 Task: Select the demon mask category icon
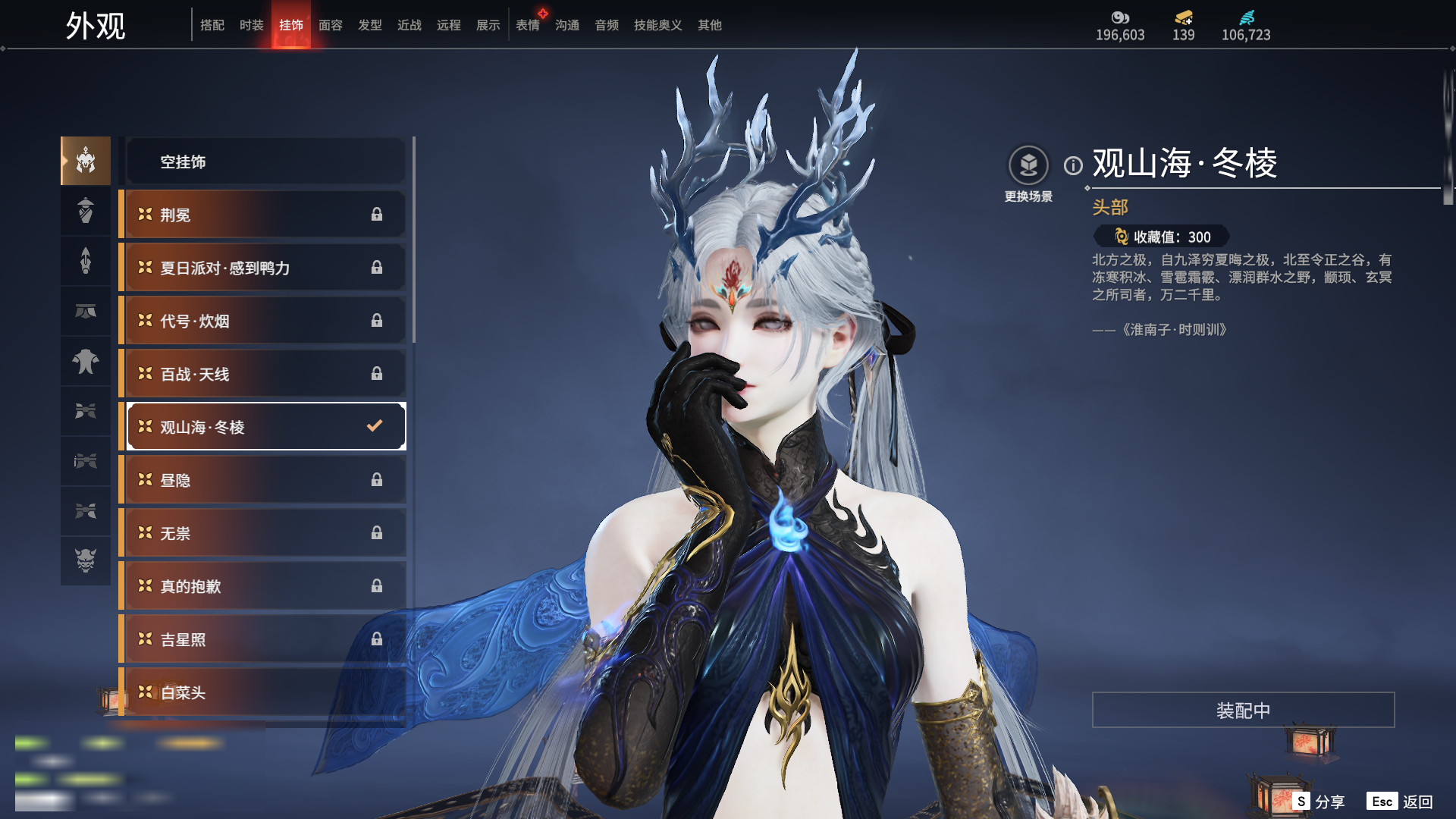(x=86, y=560)
